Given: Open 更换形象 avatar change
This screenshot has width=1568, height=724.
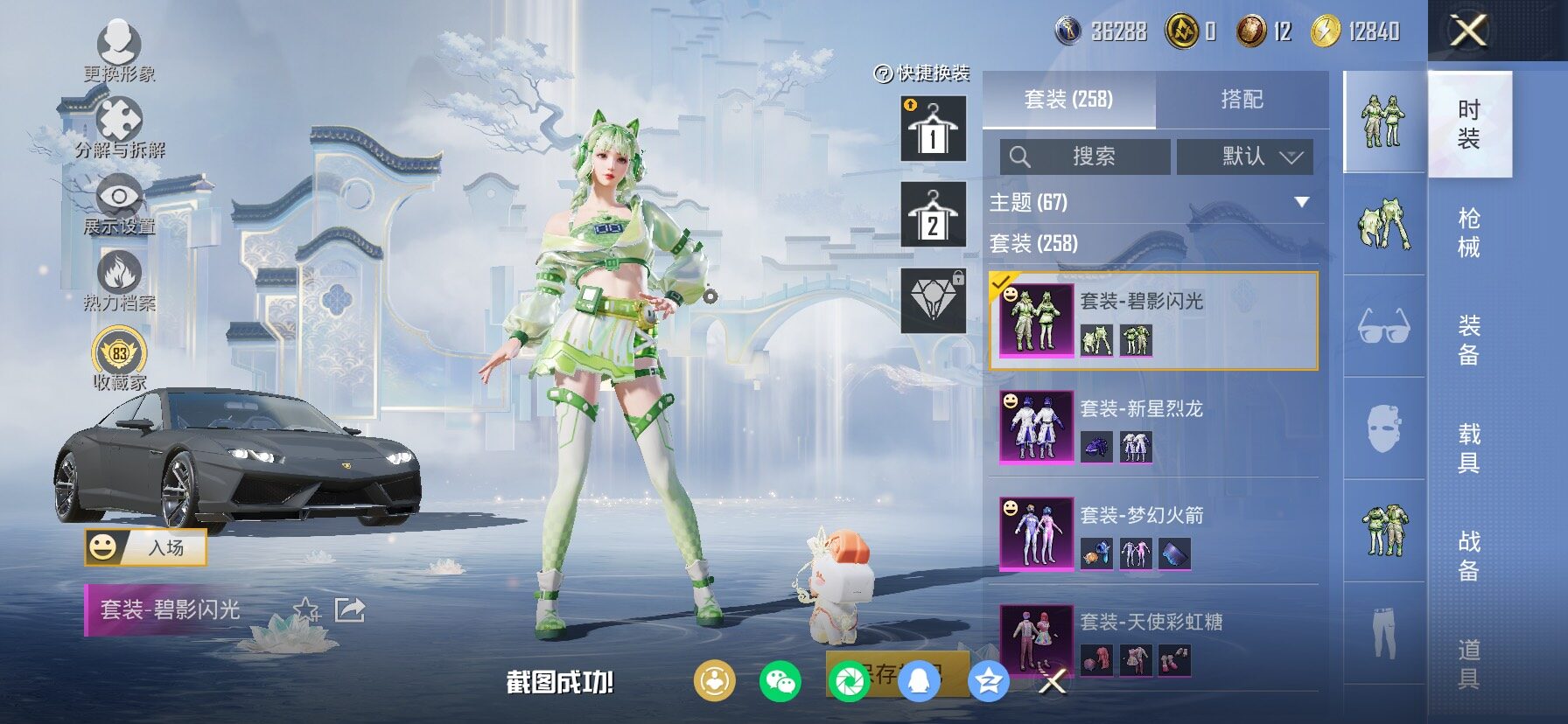Looking at the screenshot, I should click(x=119, y=51).
